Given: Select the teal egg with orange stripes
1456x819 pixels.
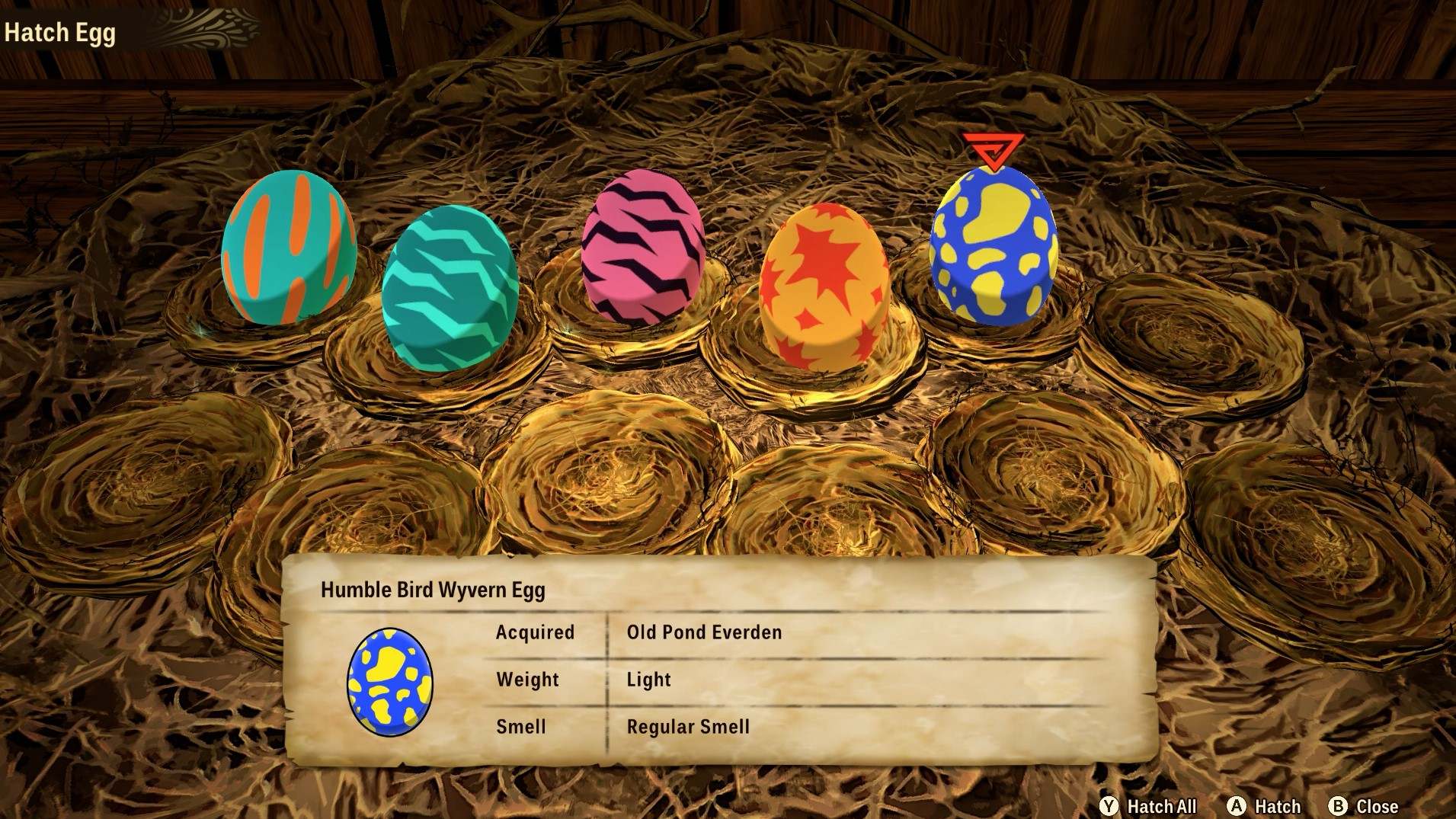Looking at the screenshot, I should coord(288,248).
